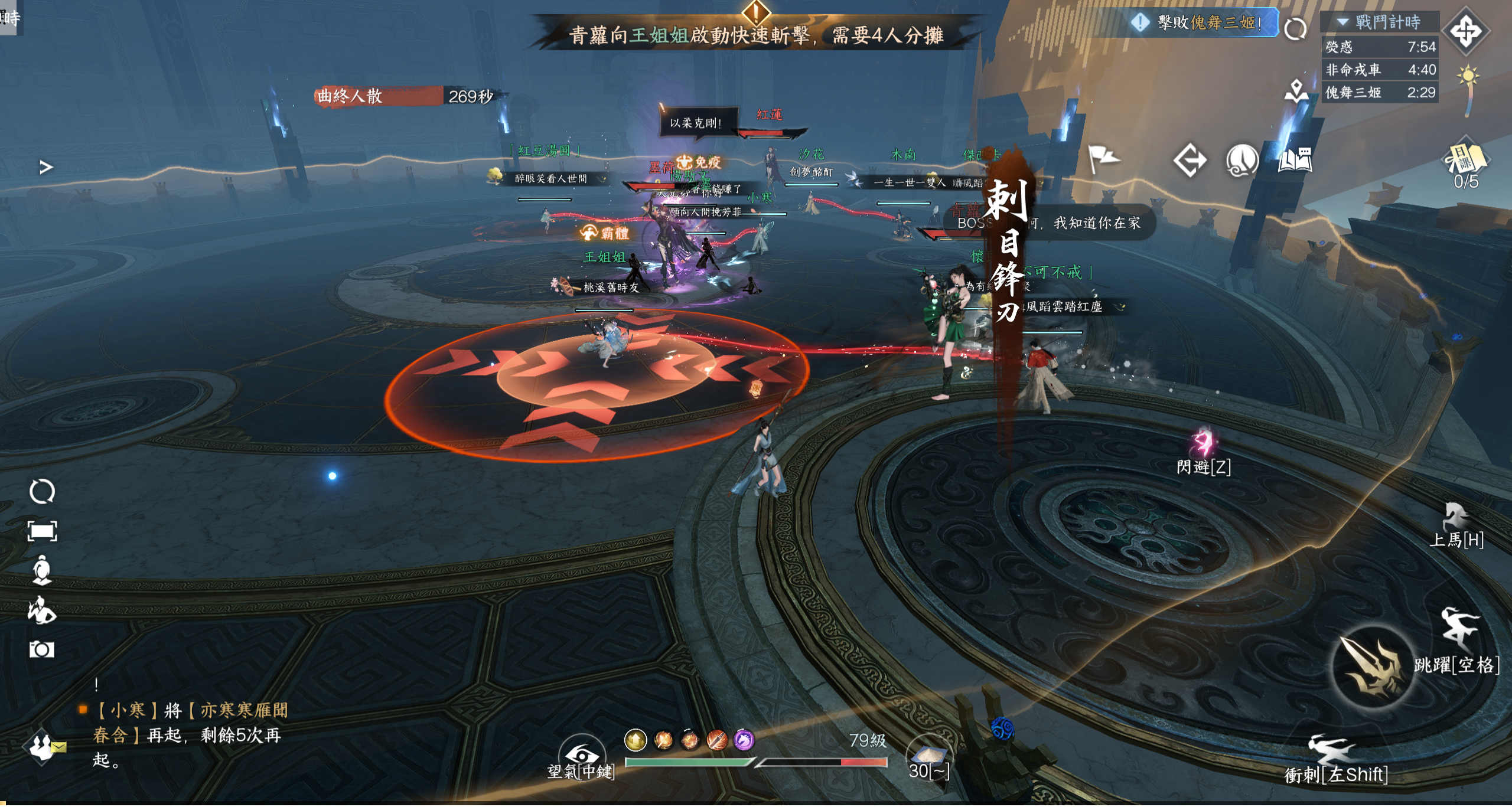Screen dimensions: 1512x807
Task: Expand the left side arrow panel
Action: [x=46, y=168]
